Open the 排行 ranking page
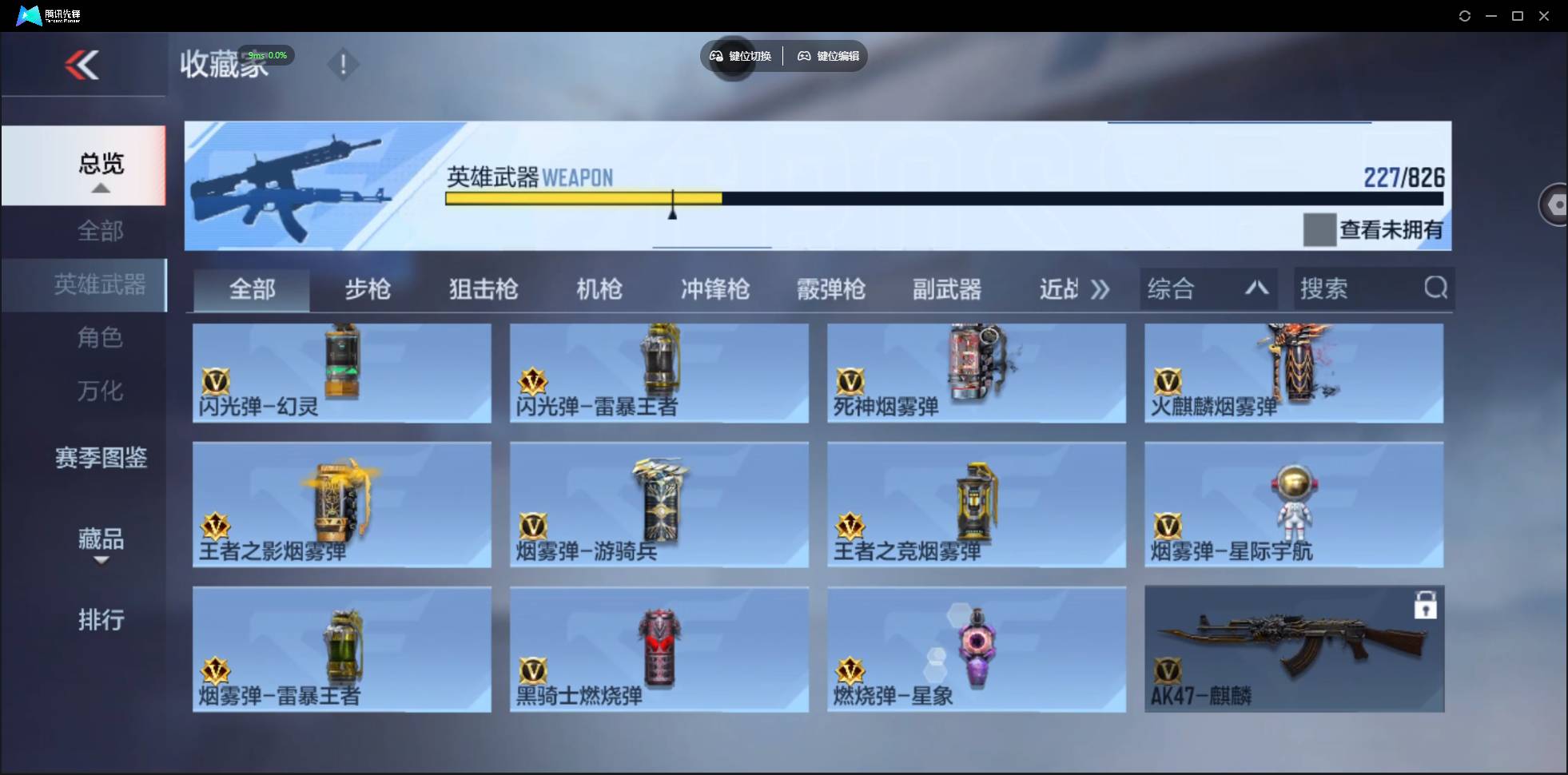 (x=101, y=621)
